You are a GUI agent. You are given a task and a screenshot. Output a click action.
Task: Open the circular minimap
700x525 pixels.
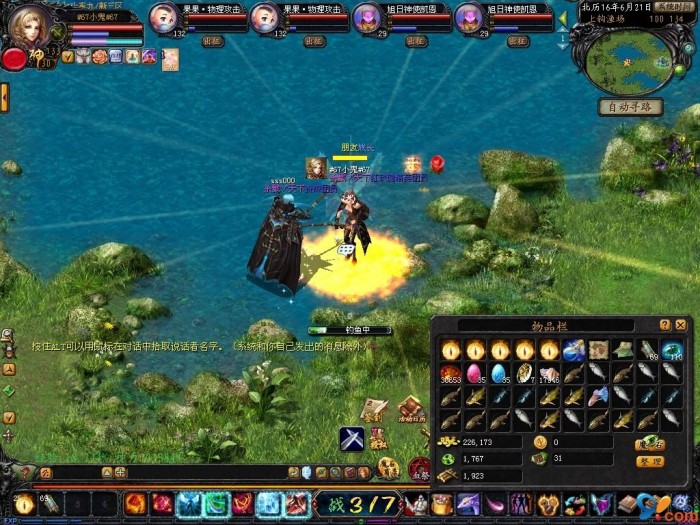click(631, 57)
